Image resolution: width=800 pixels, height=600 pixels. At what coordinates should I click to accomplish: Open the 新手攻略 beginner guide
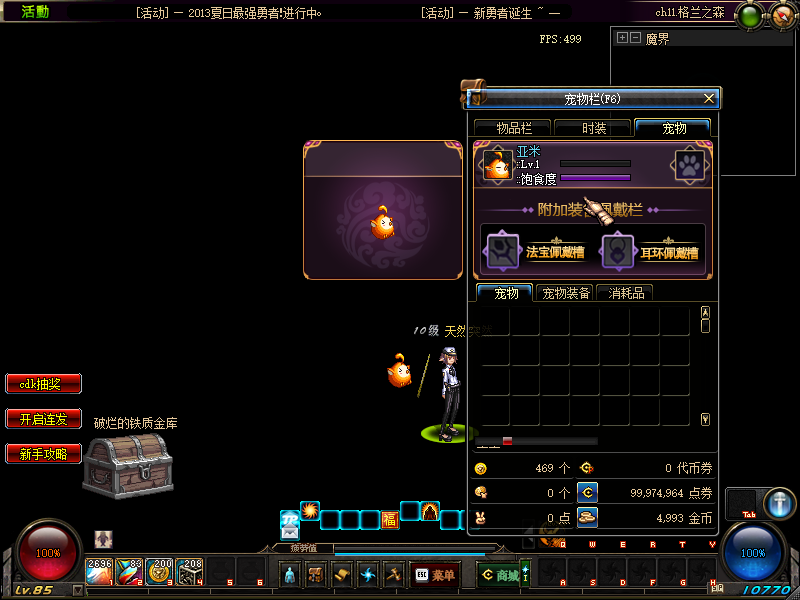[43, 454]
